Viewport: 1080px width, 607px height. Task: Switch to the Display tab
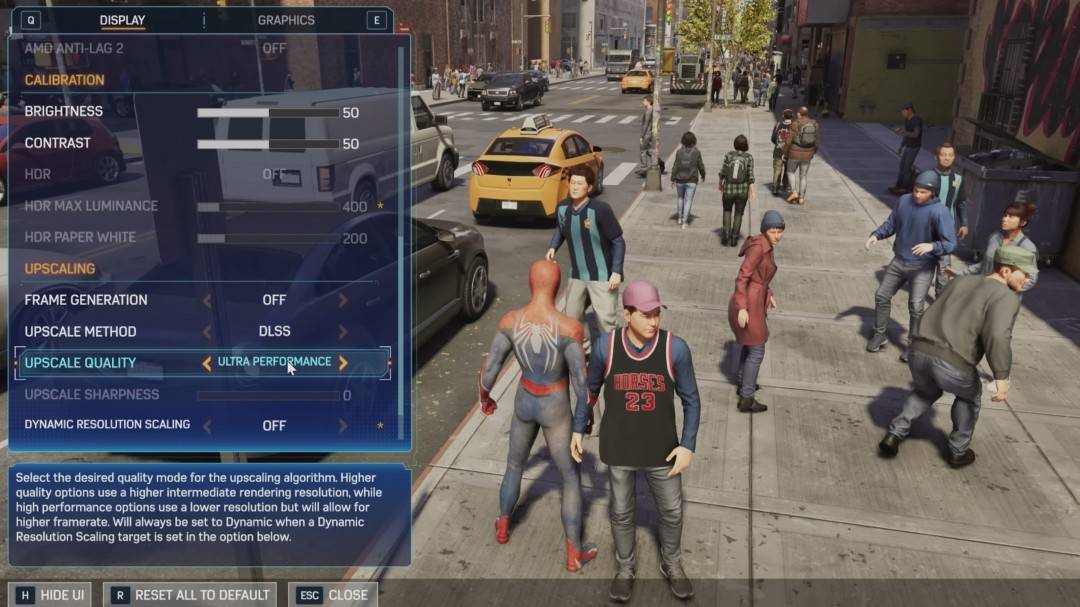[x=122, y=20]
